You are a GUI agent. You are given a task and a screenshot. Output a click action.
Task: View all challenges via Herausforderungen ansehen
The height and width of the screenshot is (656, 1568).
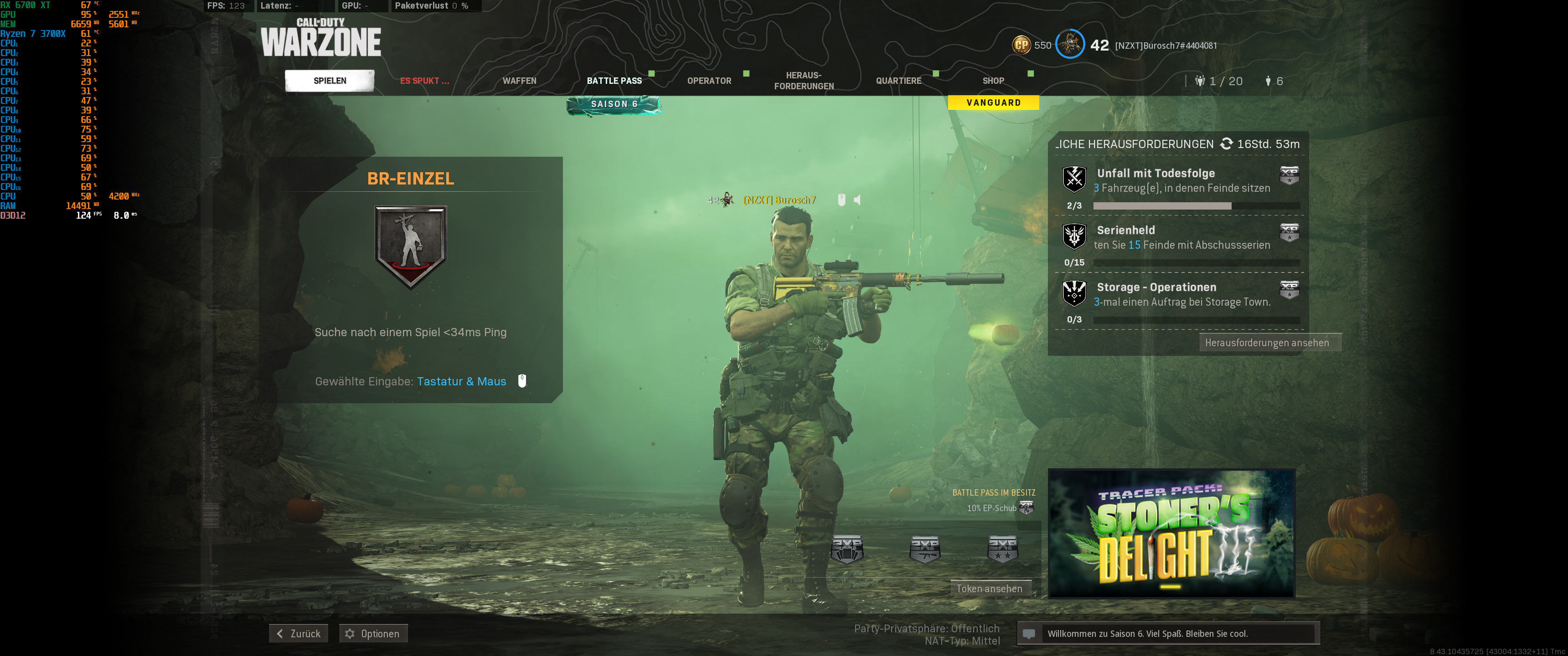pyautogui.click(x=1266, y=343)
